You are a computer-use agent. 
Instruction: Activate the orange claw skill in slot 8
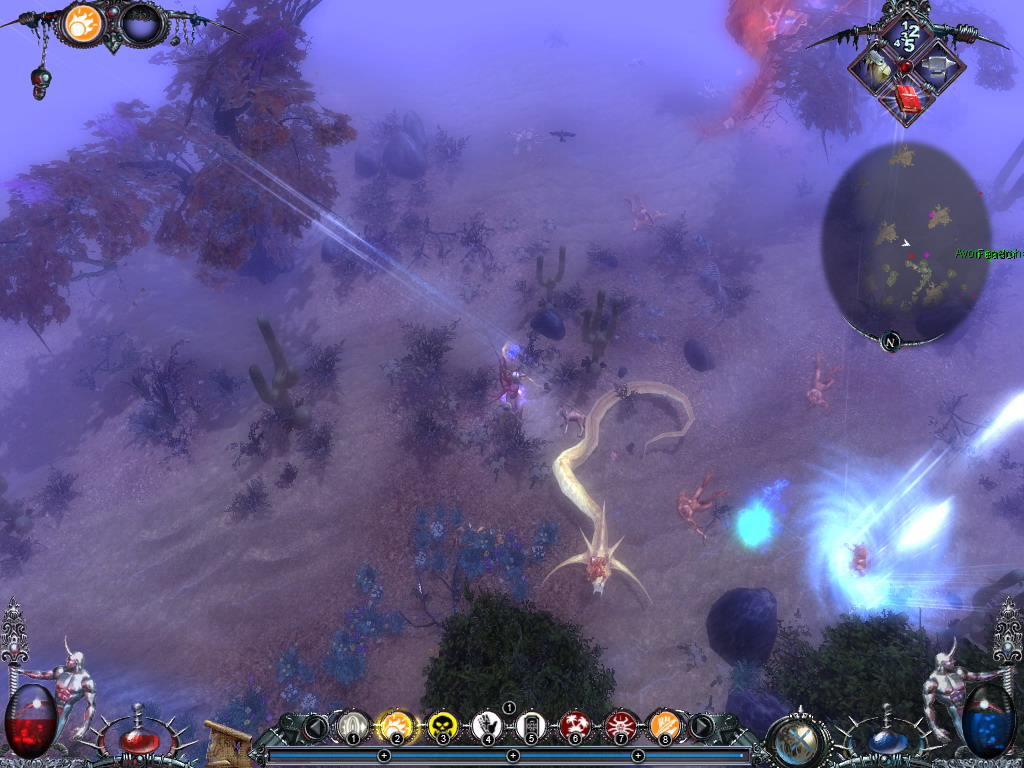point(664,725)
